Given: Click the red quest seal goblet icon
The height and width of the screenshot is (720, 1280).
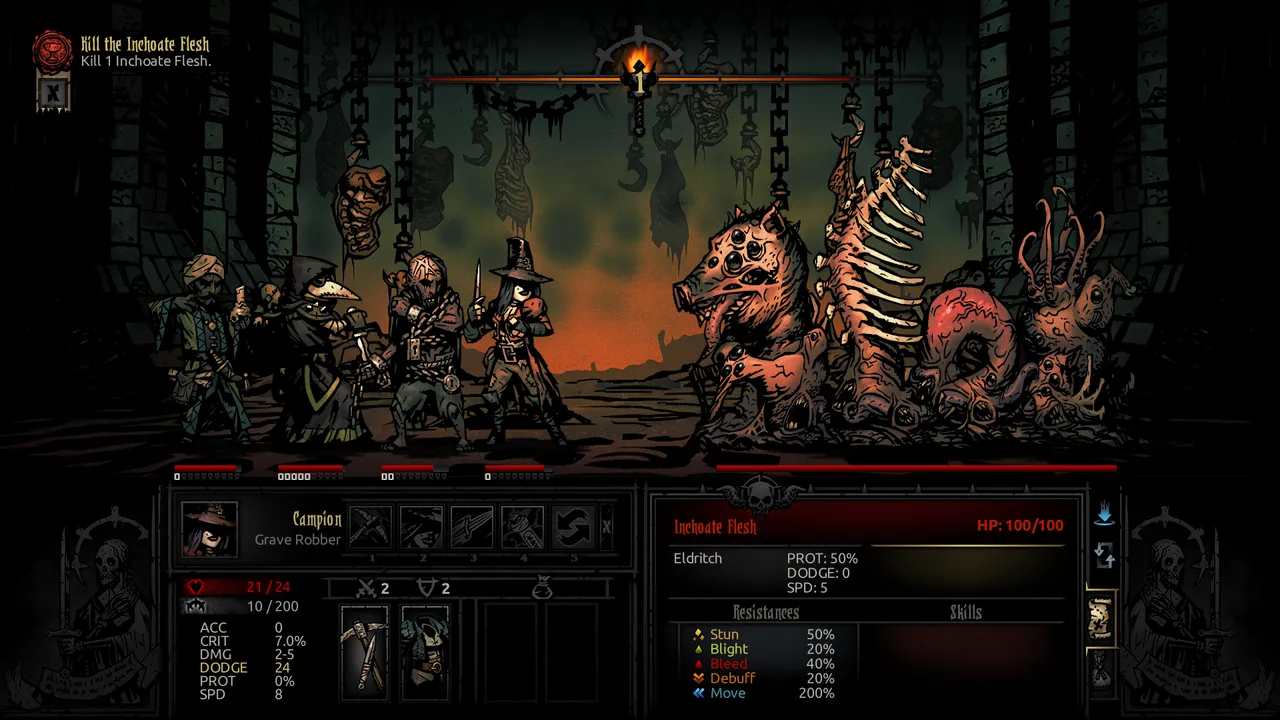Looking at the screenshot, I should [x=53, y=50].
